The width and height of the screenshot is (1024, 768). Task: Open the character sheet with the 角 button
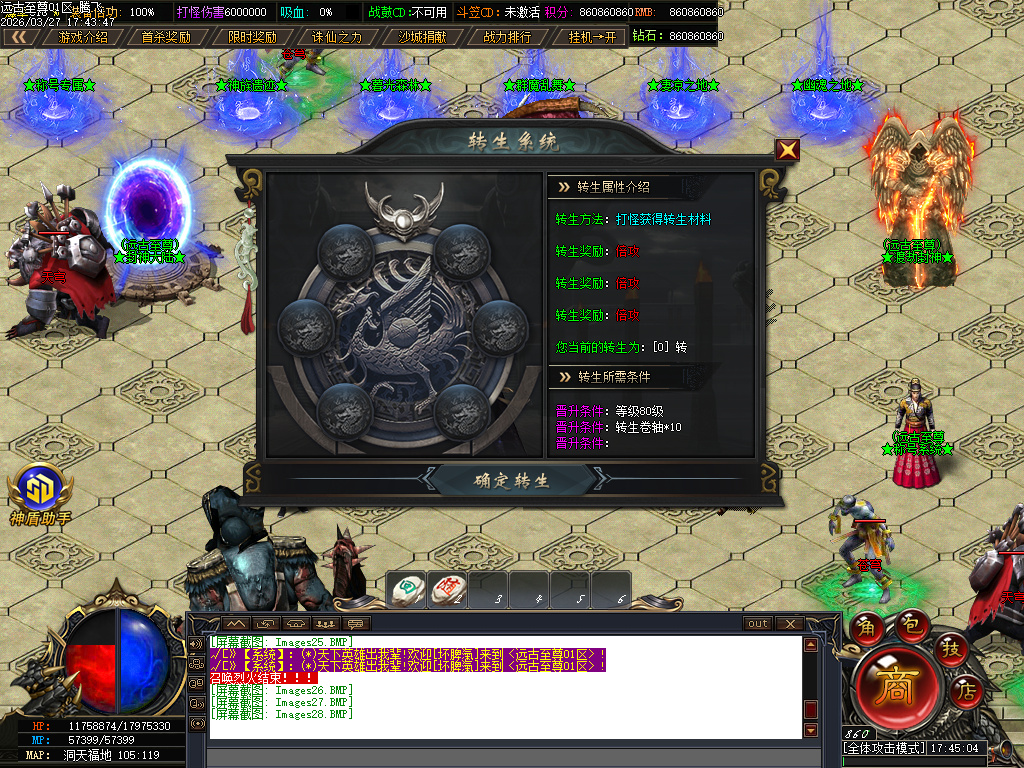click(x=864, y=628)
